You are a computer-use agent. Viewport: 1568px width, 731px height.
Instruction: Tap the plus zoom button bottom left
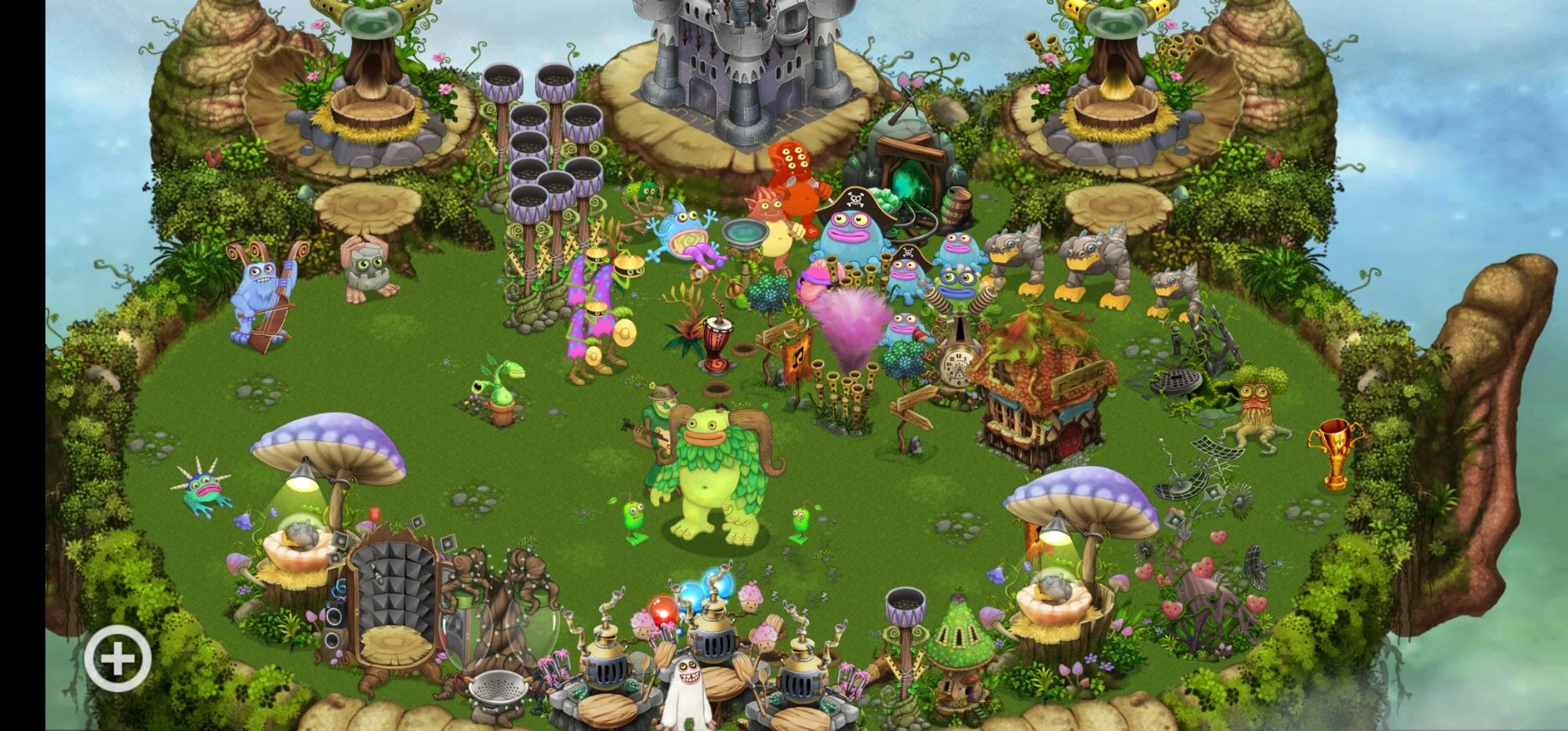point(116,657)
